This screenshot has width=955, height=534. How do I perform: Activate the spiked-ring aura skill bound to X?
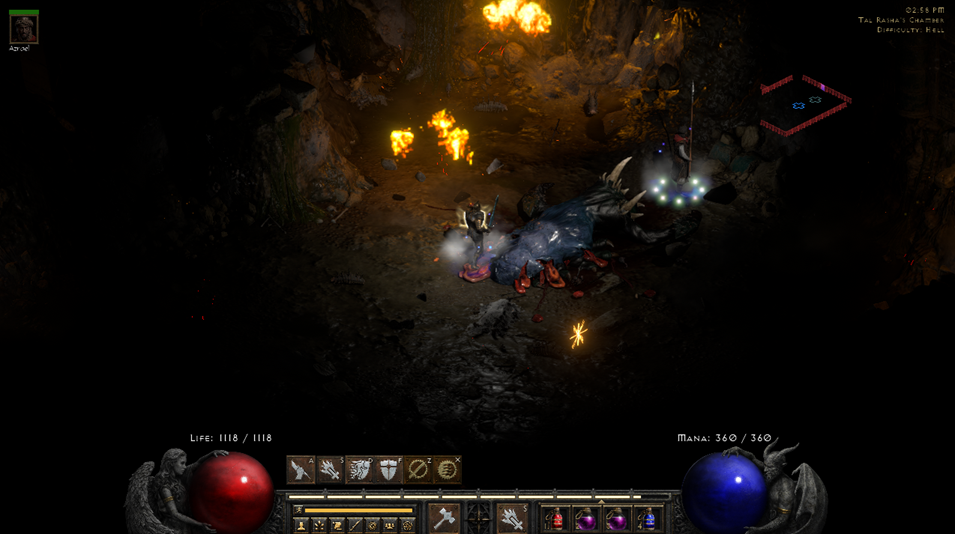[x=447, y=470]
